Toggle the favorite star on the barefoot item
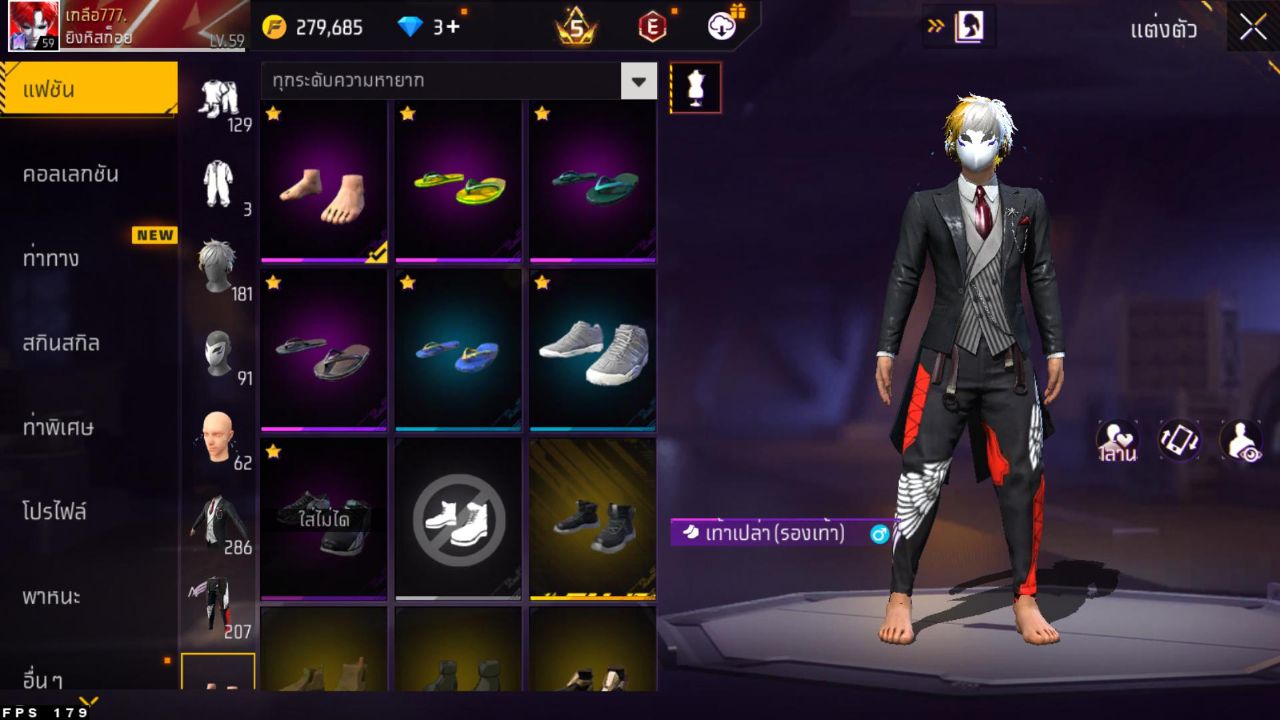Image resolution: width=1280 pixels, height=720 pixels. click(272, 113)
